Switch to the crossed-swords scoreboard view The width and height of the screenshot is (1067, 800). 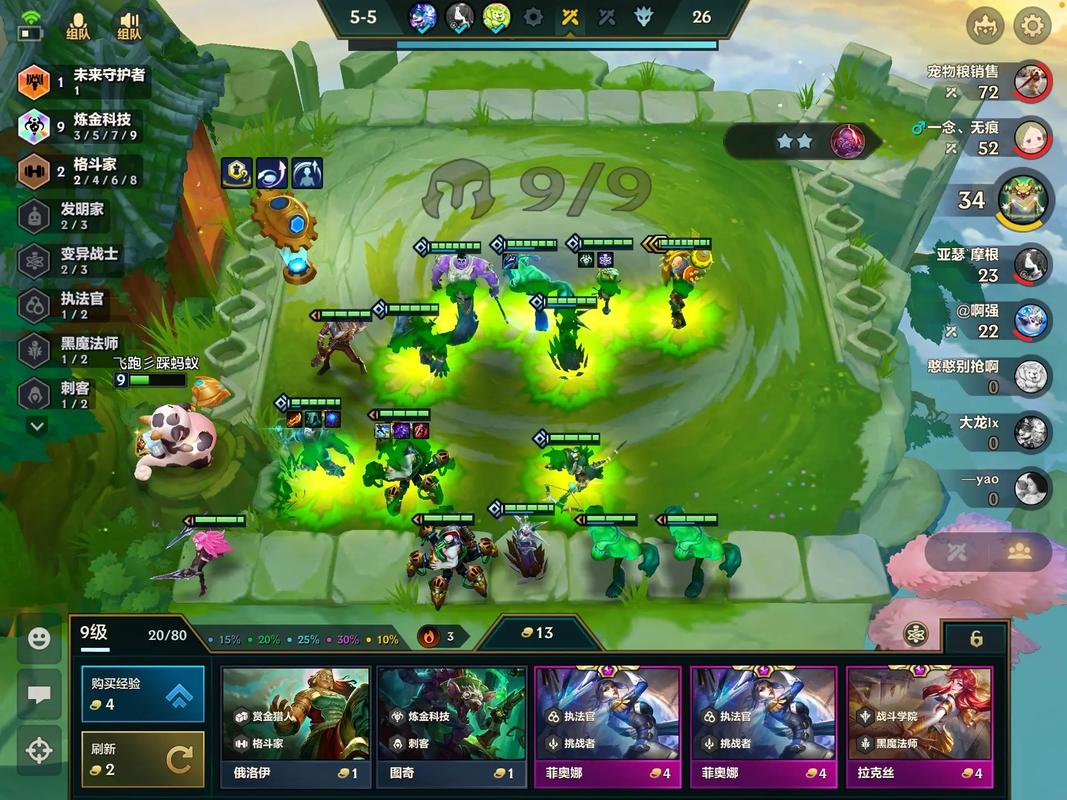(x=957, y=551)
